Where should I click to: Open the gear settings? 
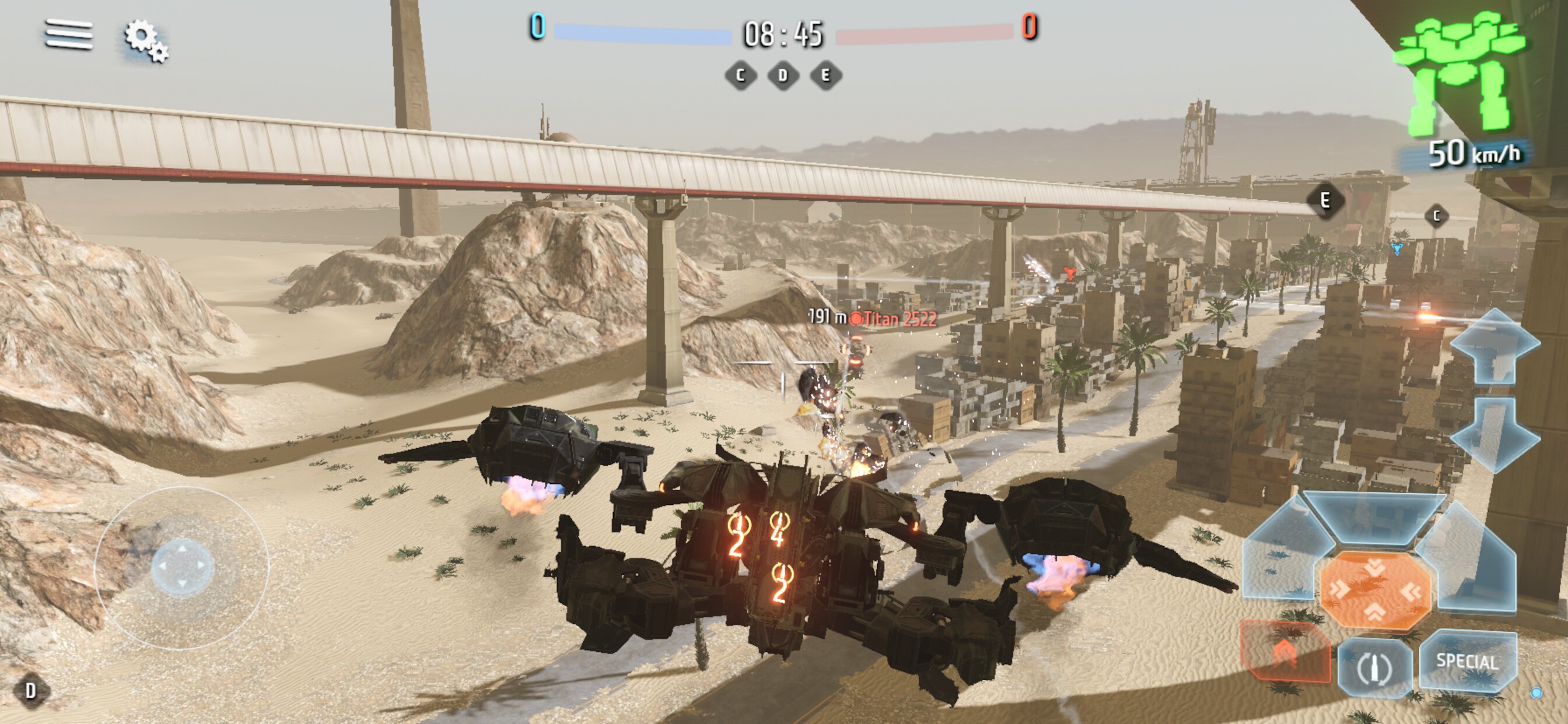[146, 40]
